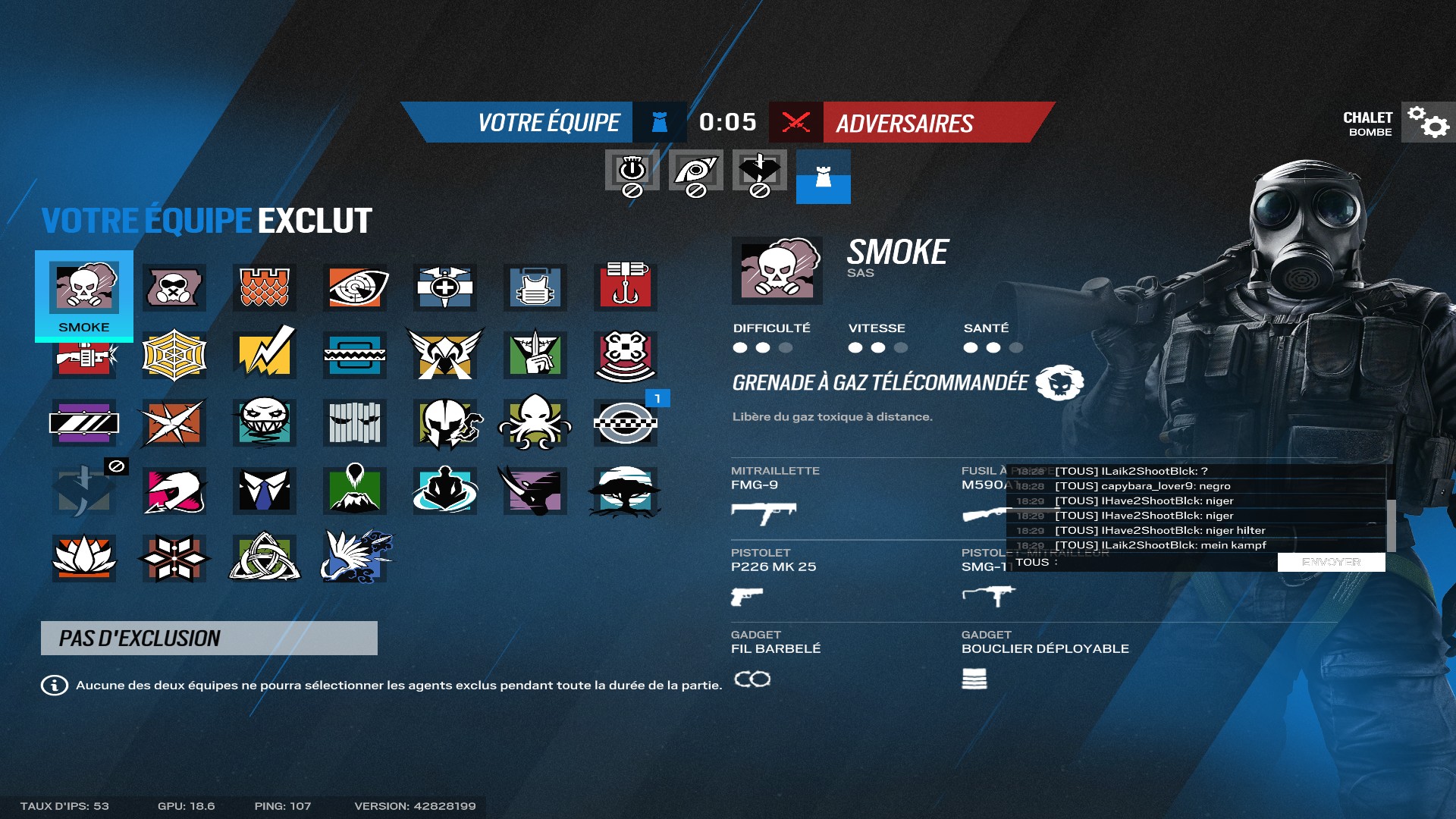Image resolution: width=1456 pixels, height=819 pixels.
Task: Select Pulse's heartbeat sensor eye icon
Action: (x=354, y=288)
